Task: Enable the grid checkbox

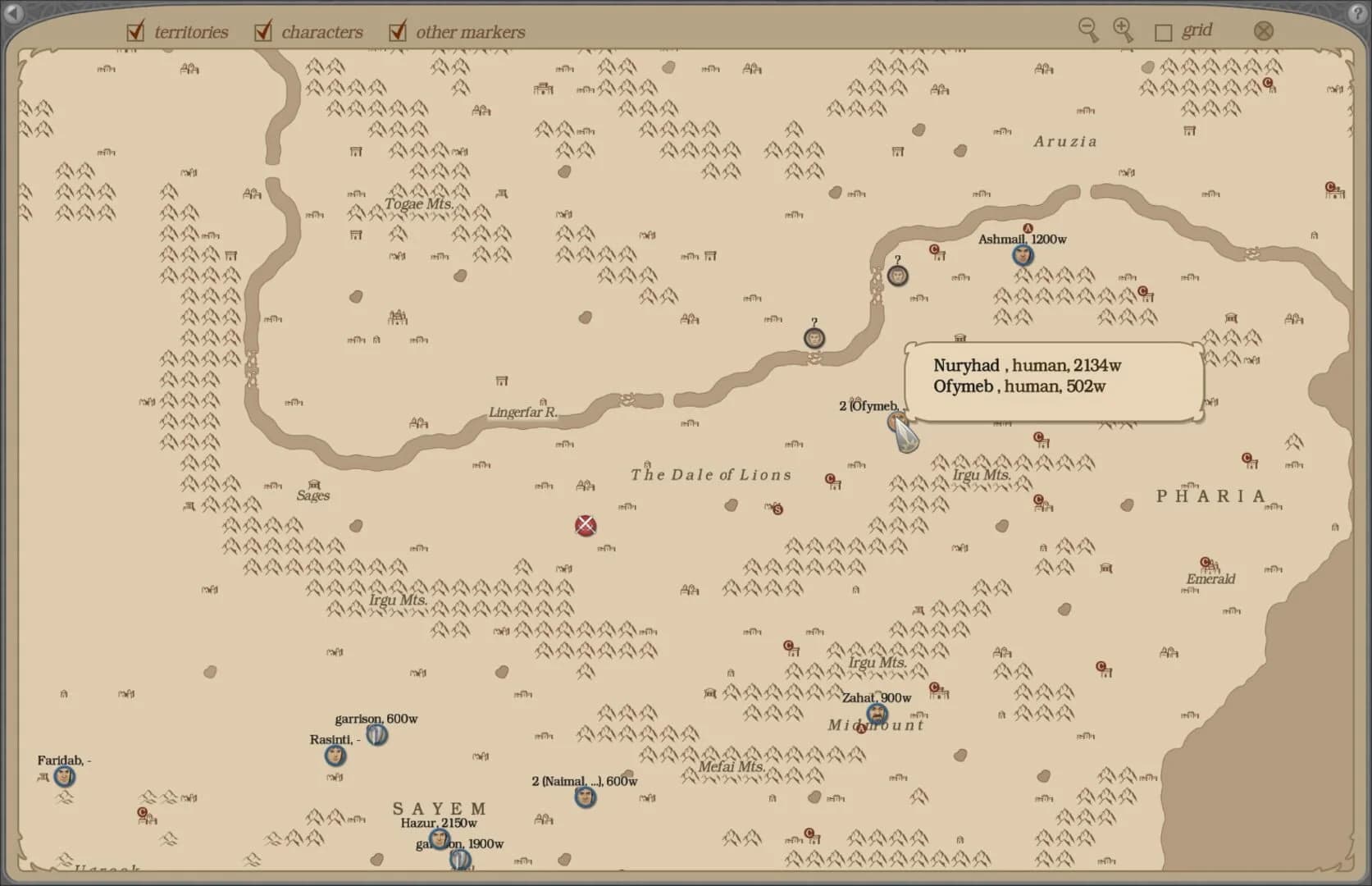Action: pyautogui.click(x=1163, y=30)
